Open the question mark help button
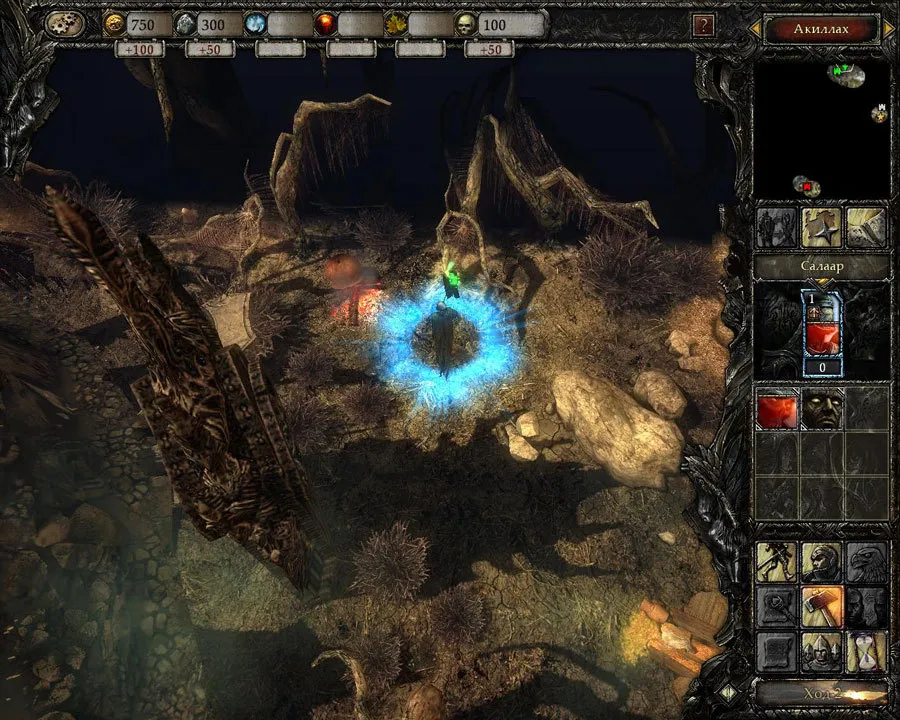Screen dimensions: 900x720 704,25
